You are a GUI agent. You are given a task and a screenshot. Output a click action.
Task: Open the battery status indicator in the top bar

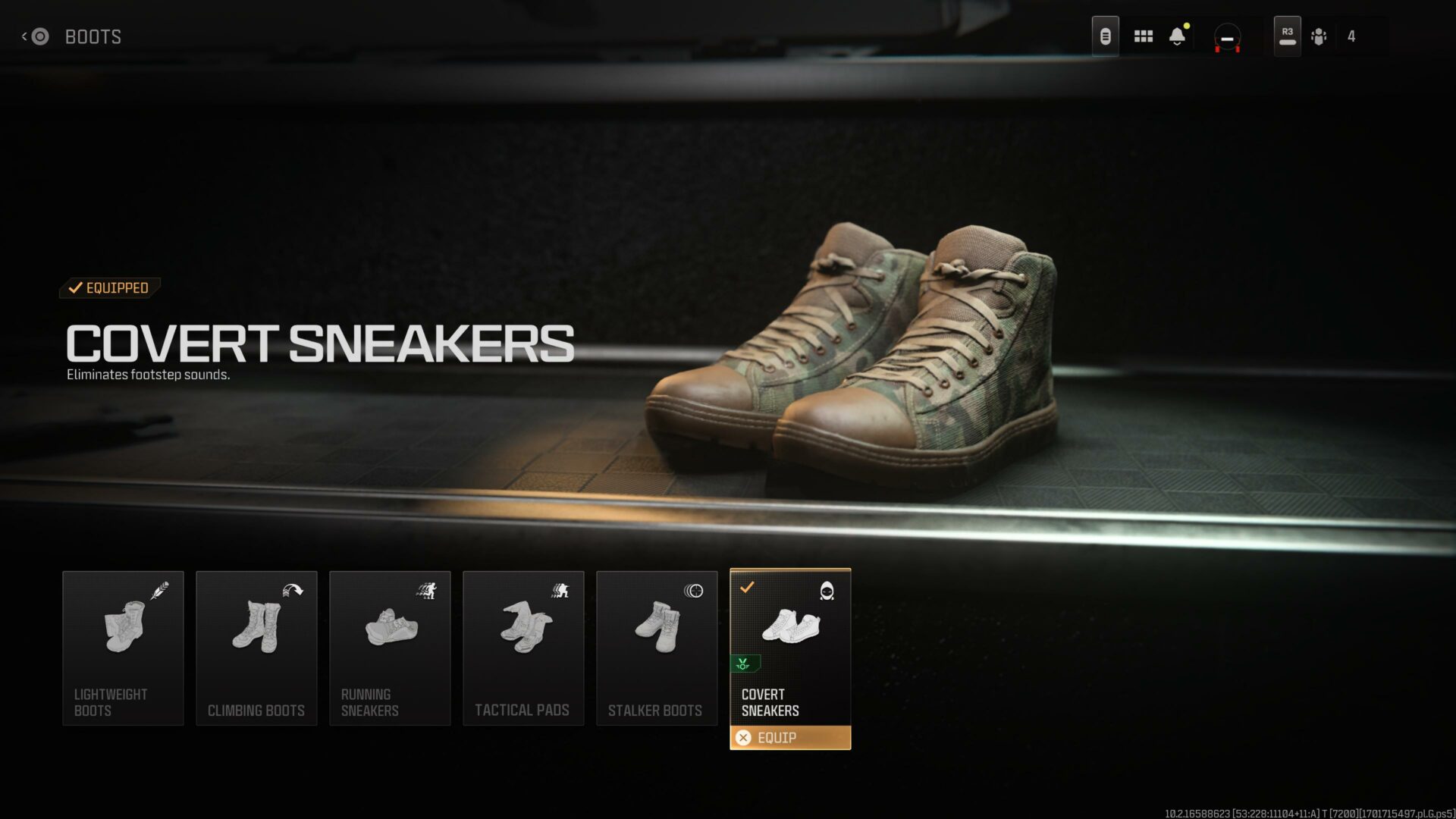coord(1105,36)
